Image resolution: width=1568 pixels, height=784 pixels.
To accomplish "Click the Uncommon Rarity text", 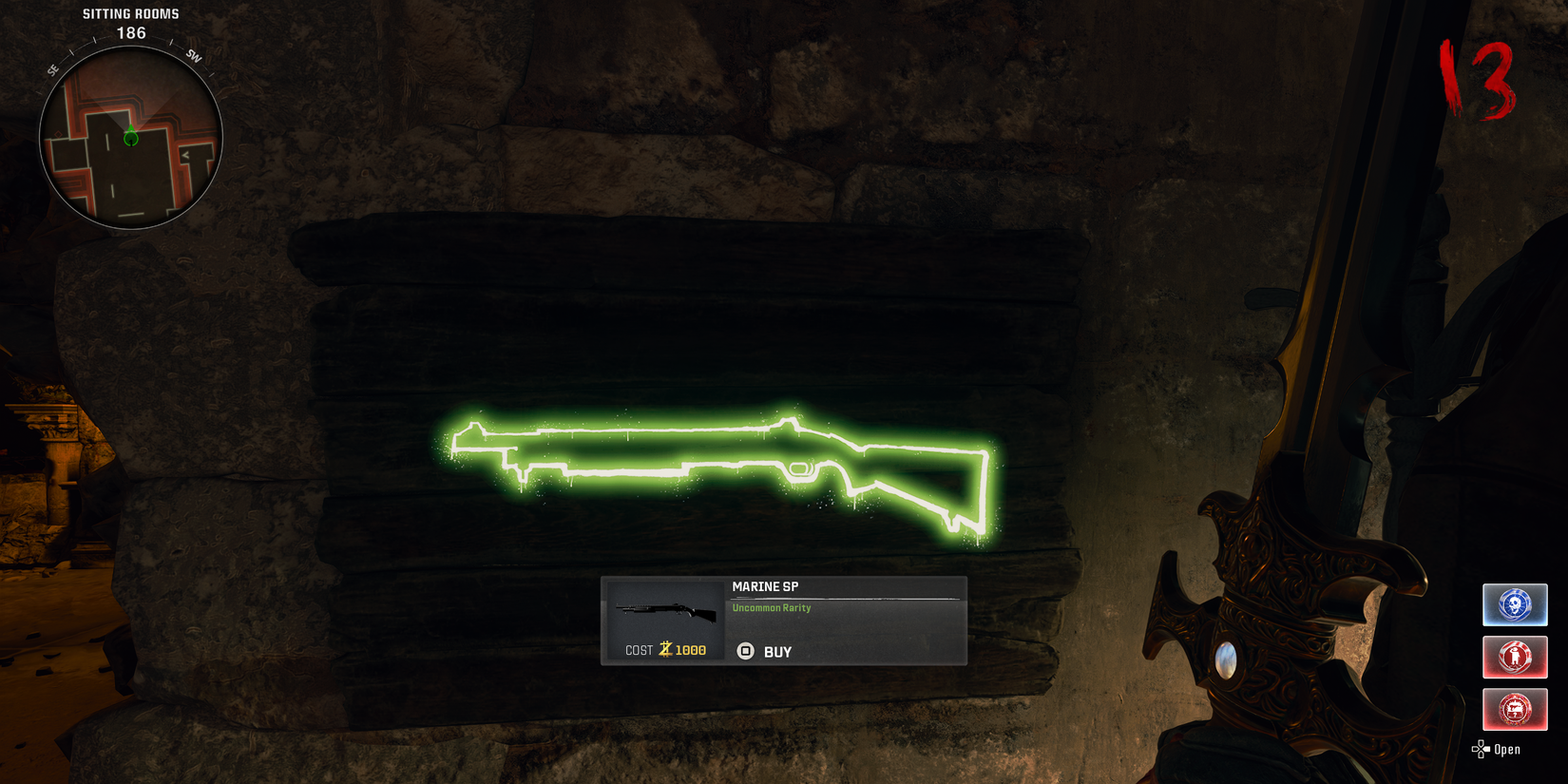I will 771,607.
